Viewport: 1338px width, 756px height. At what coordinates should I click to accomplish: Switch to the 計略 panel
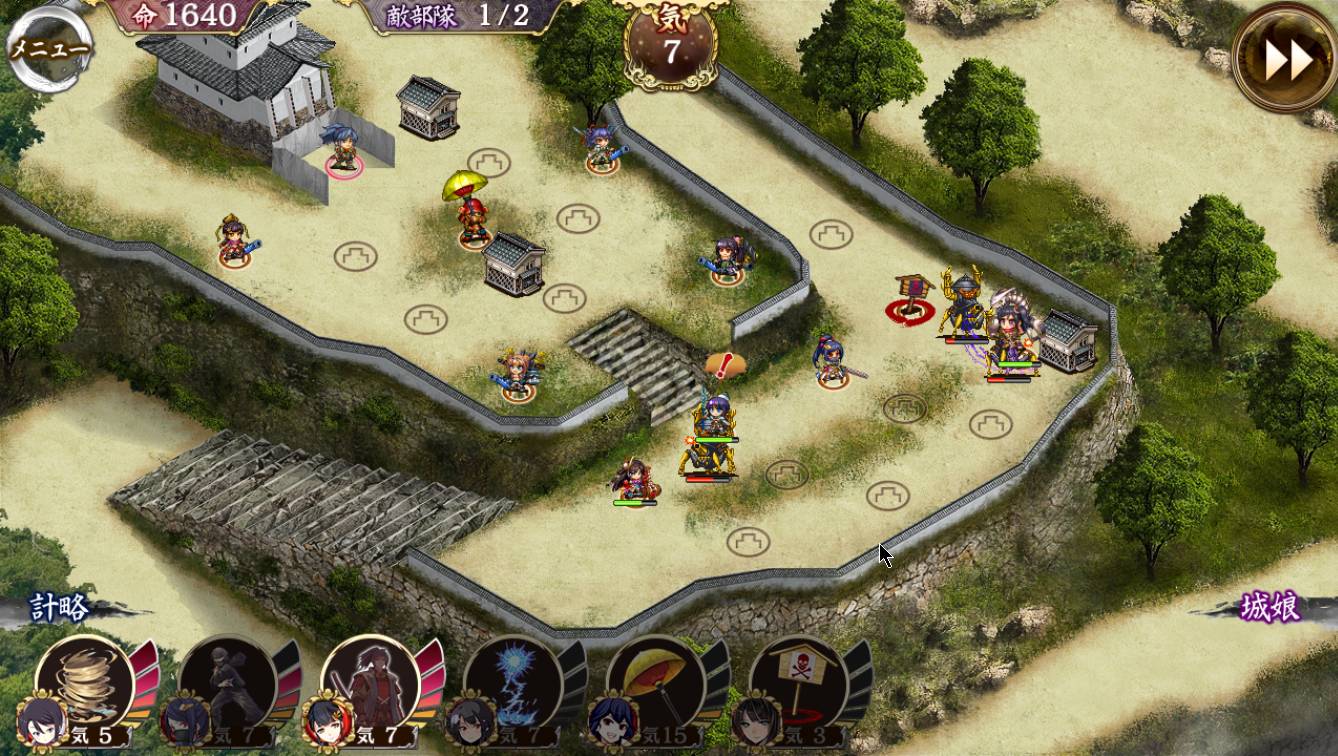[60, 607]
